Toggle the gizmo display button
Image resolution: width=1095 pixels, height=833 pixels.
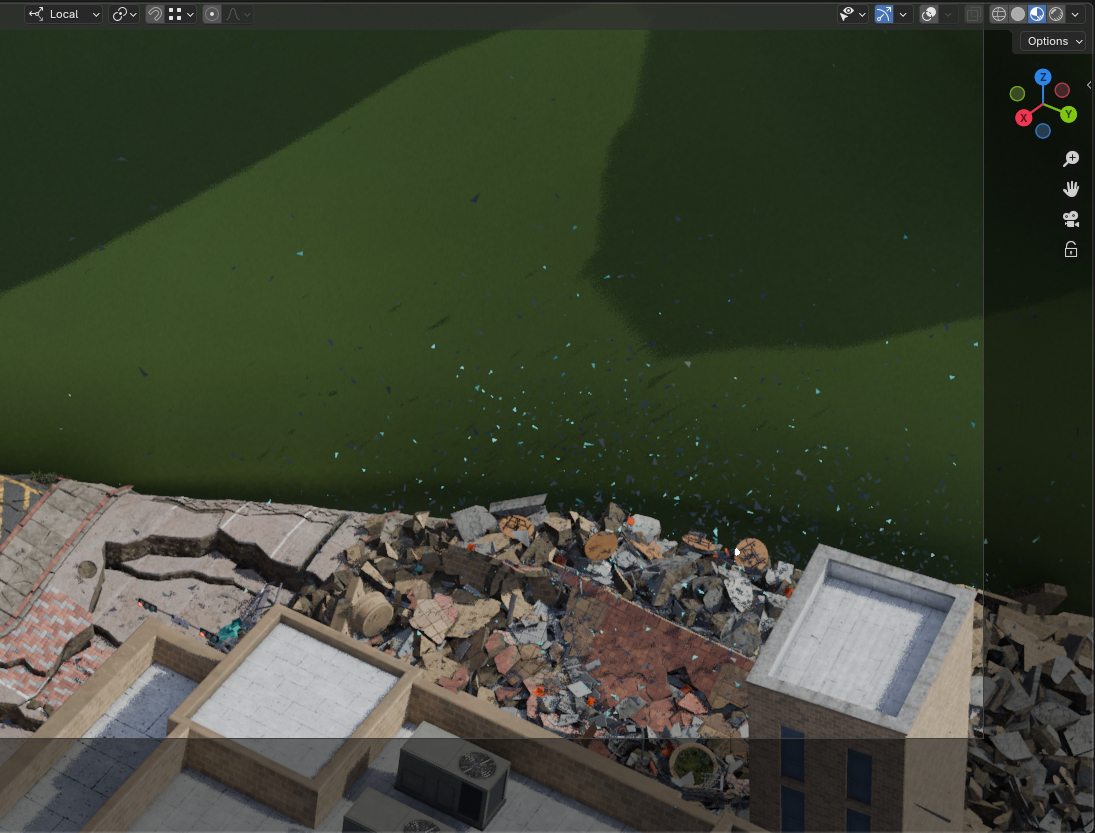[x=884, y=14]
